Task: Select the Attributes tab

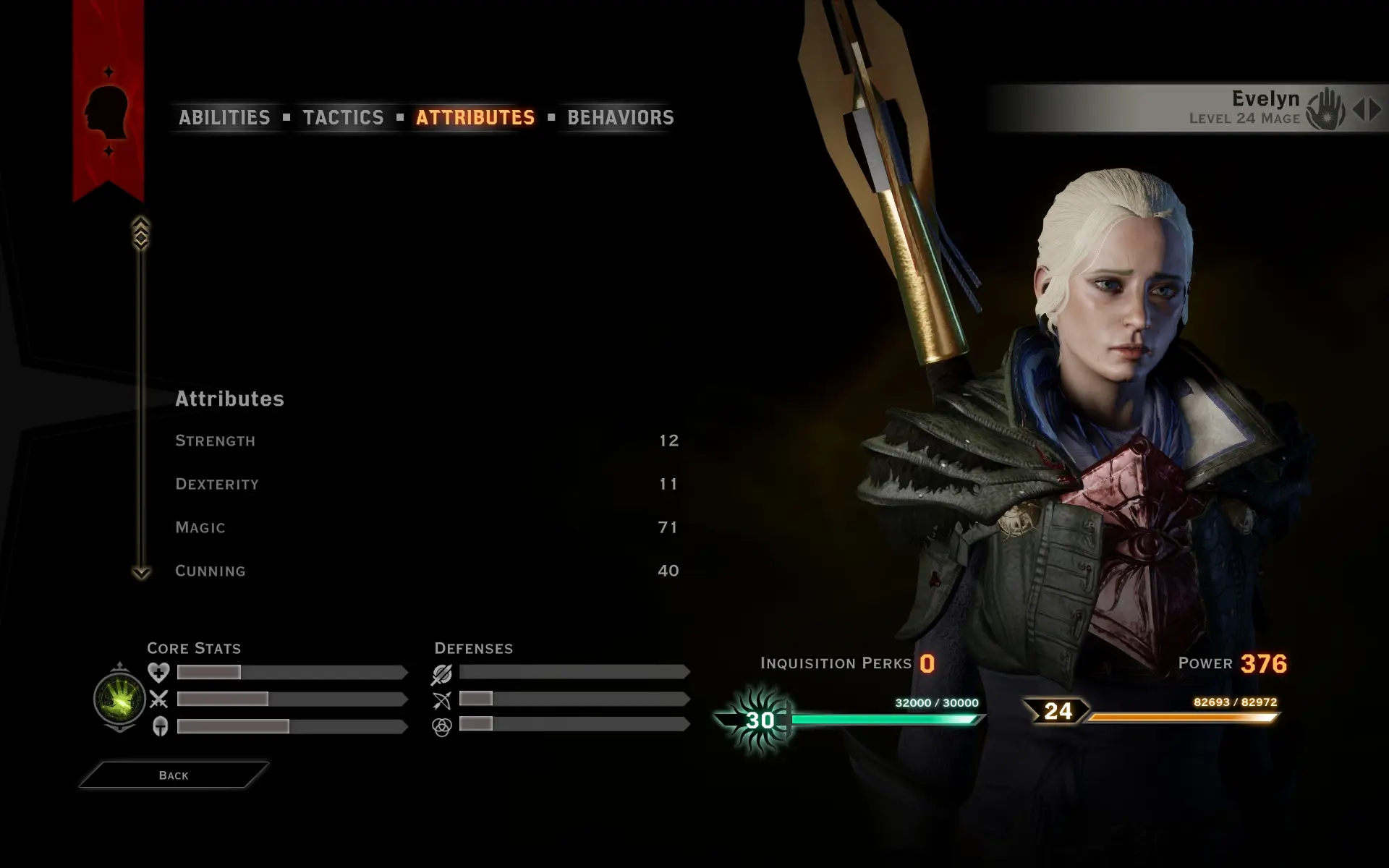Action: 475,117
